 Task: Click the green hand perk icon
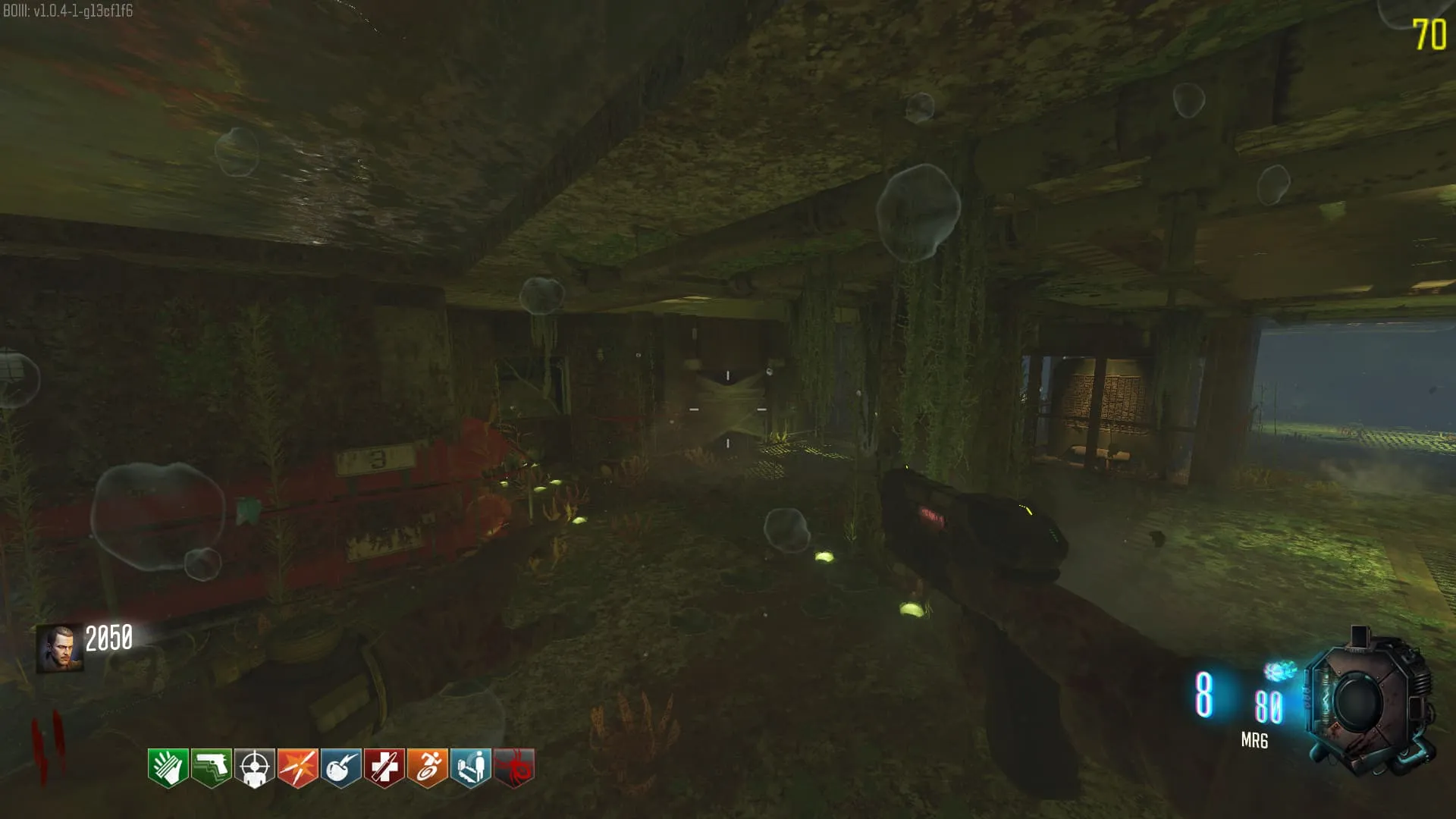point(168,767)
